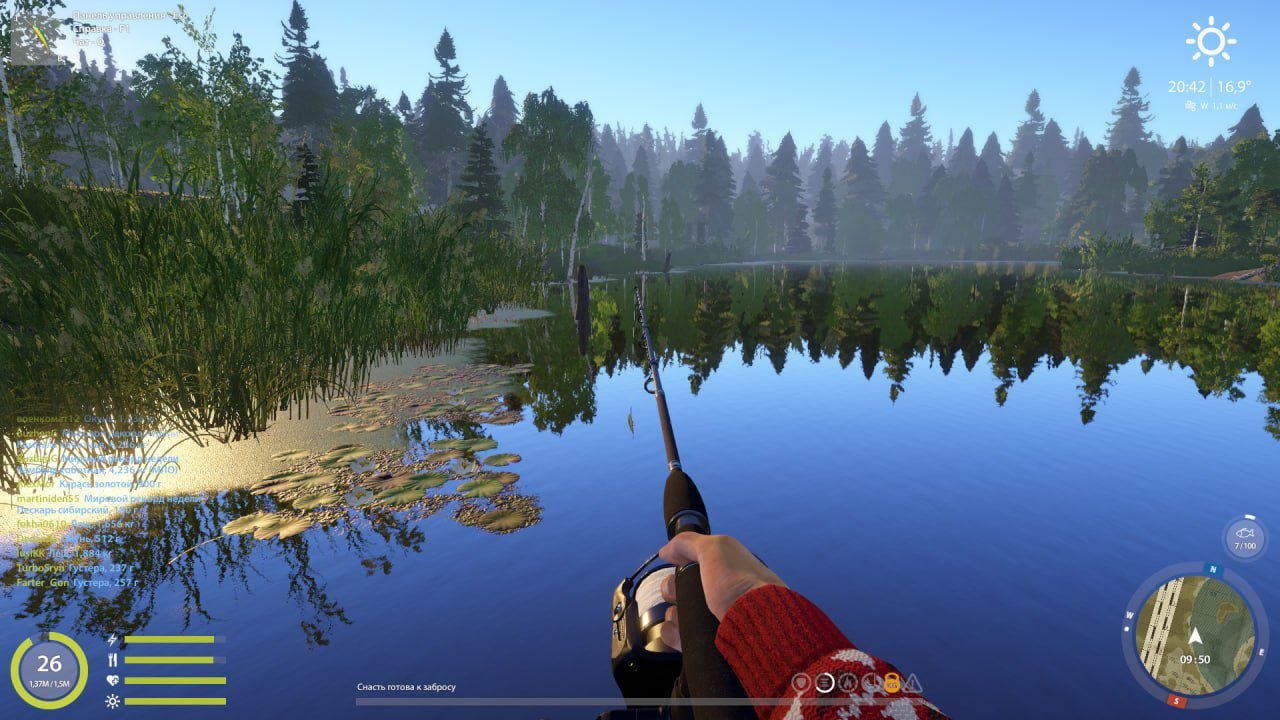Open the map marker icon near cast bar
The width and height of the screenshot is (1280, 720).
coord(800,681)
